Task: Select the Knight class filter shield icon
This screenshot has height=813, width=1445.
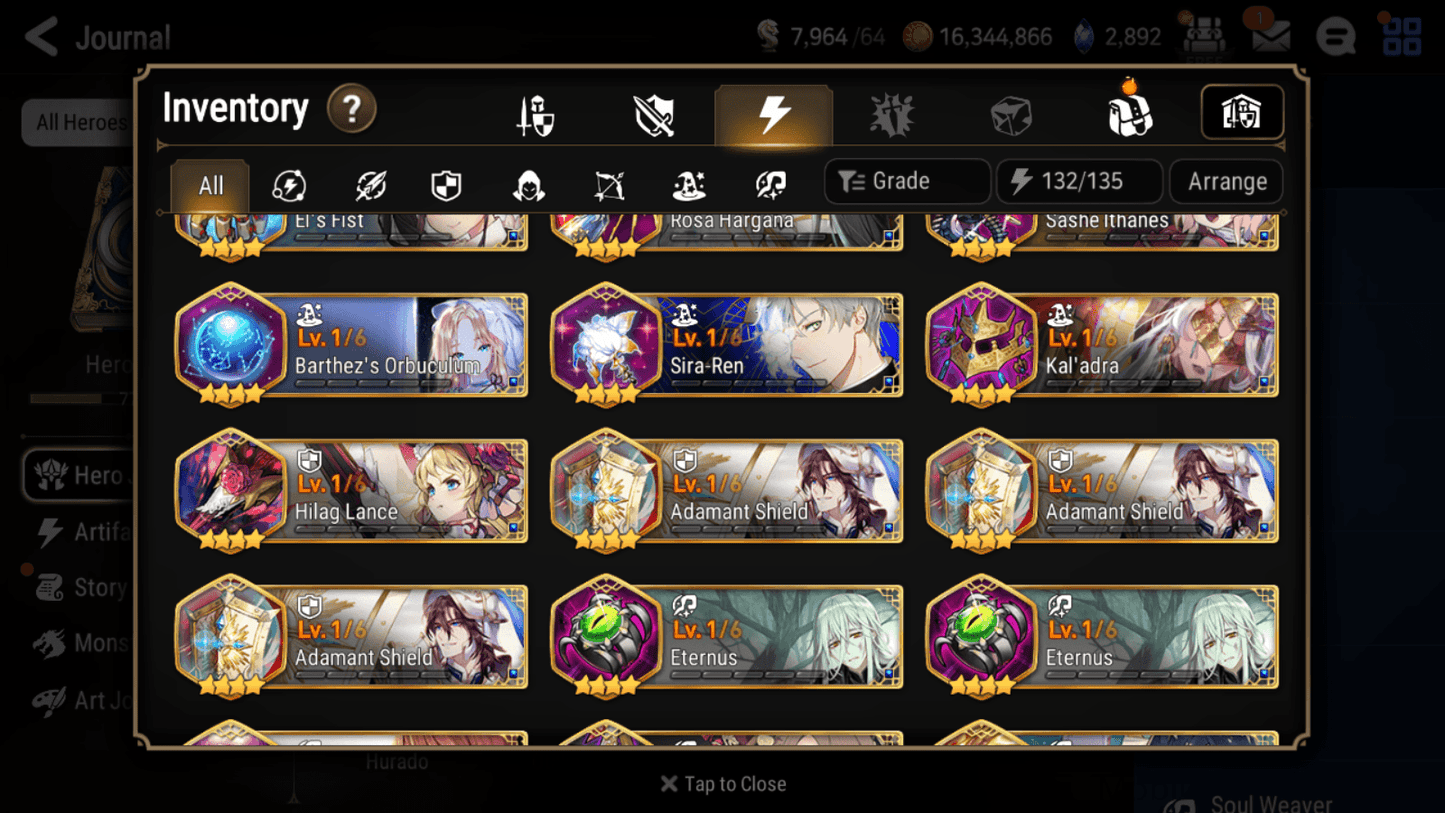Action: (x=445, y=182)
